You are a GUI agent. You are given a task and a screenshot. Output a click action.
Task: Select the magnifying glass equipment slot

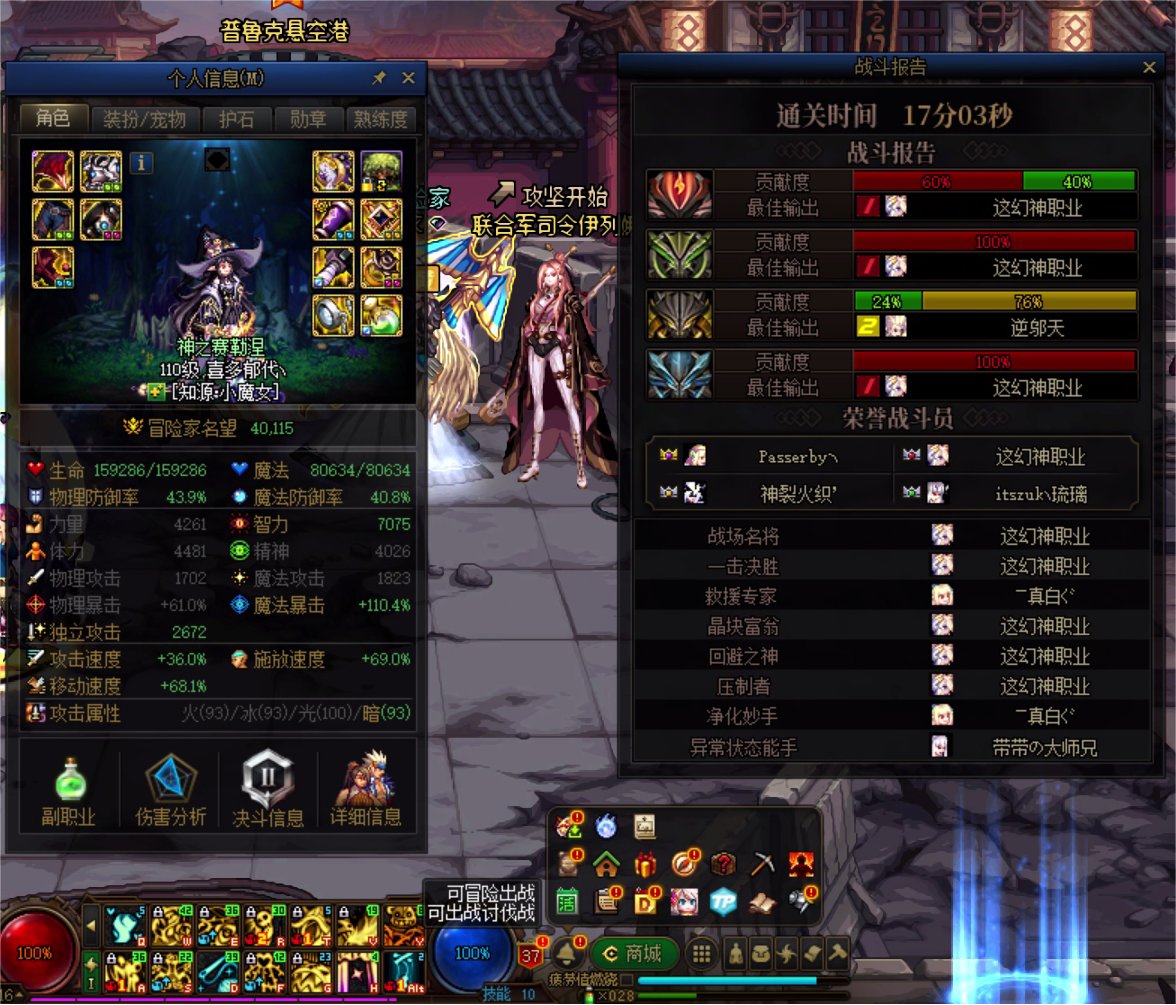point(333,315)
